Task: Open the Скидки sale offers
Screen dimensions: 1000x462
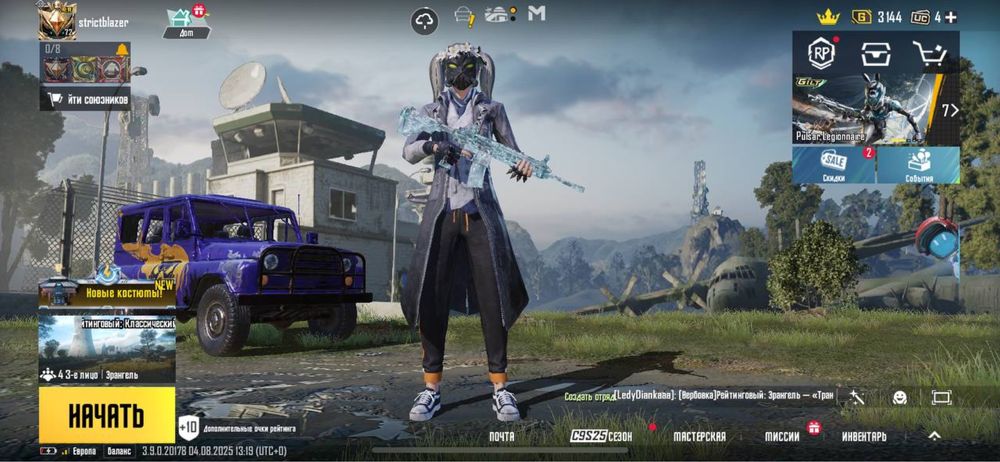Action: tap(834, 165)
